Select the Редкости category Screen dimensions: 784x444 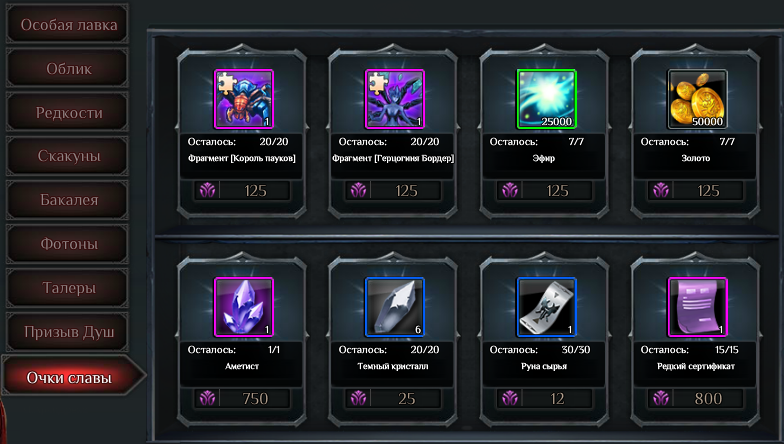pos(69,112)
